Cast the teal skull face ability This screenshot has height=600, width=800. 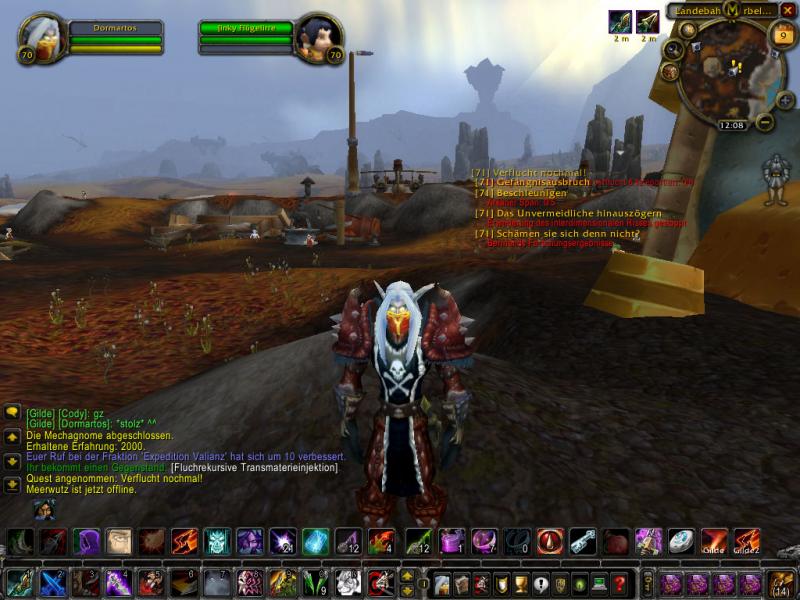(x=218, y=542)
